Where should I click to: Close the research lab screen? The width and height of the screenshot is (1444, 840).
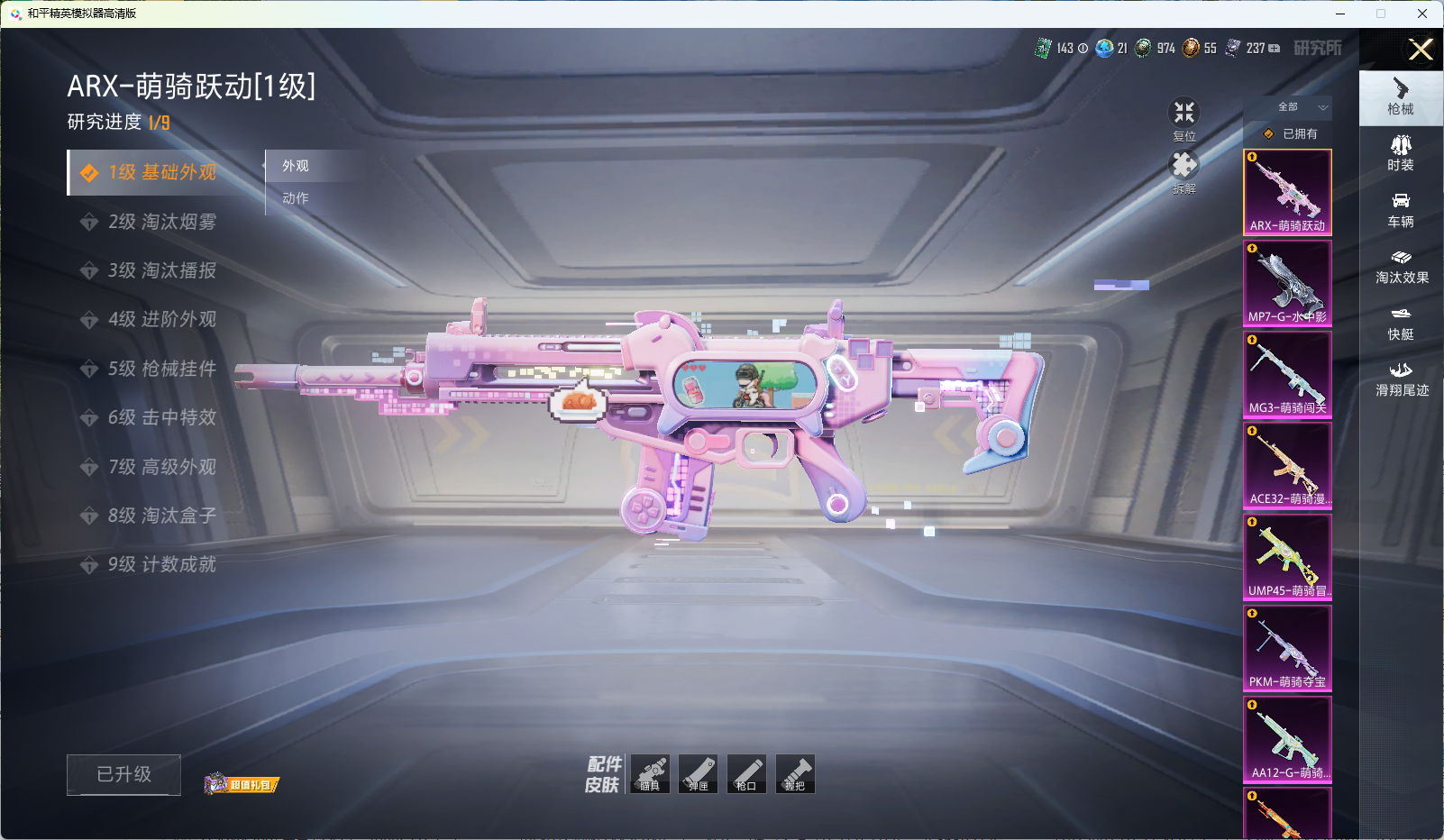tap(1421, 50)
